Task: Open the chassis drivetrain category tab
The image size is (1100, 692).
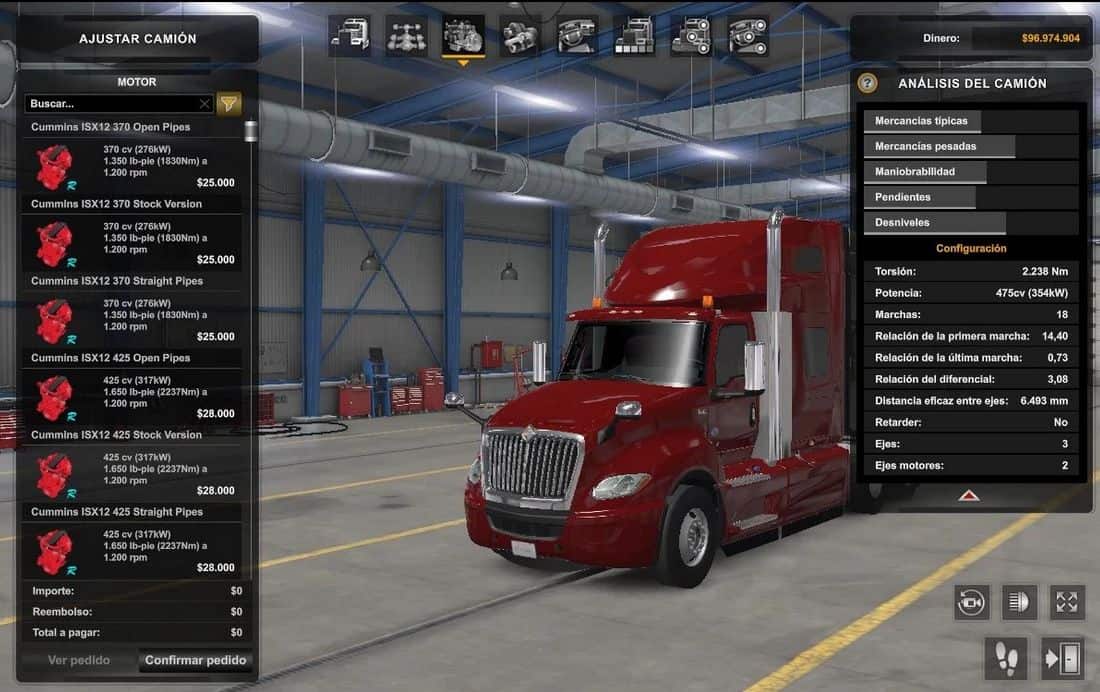Action: 407,37
